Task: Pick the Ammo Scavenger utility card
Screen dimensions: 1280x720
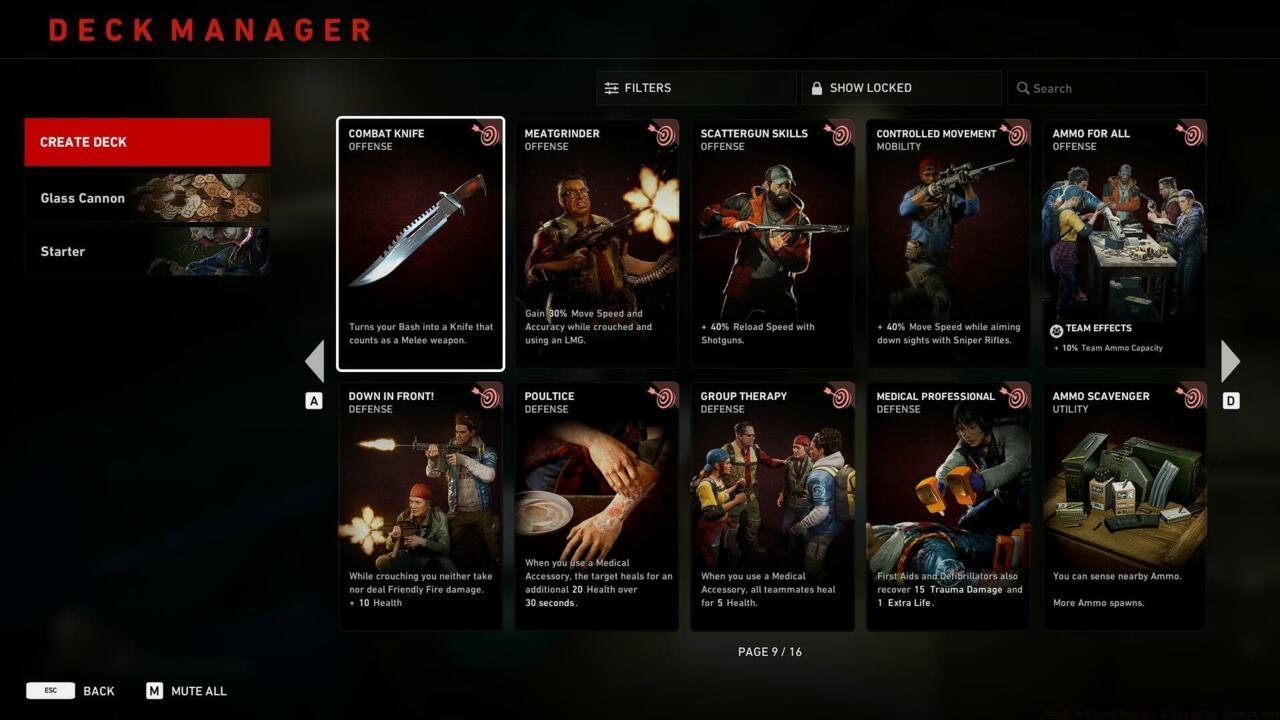Action: pos(1124,506)
